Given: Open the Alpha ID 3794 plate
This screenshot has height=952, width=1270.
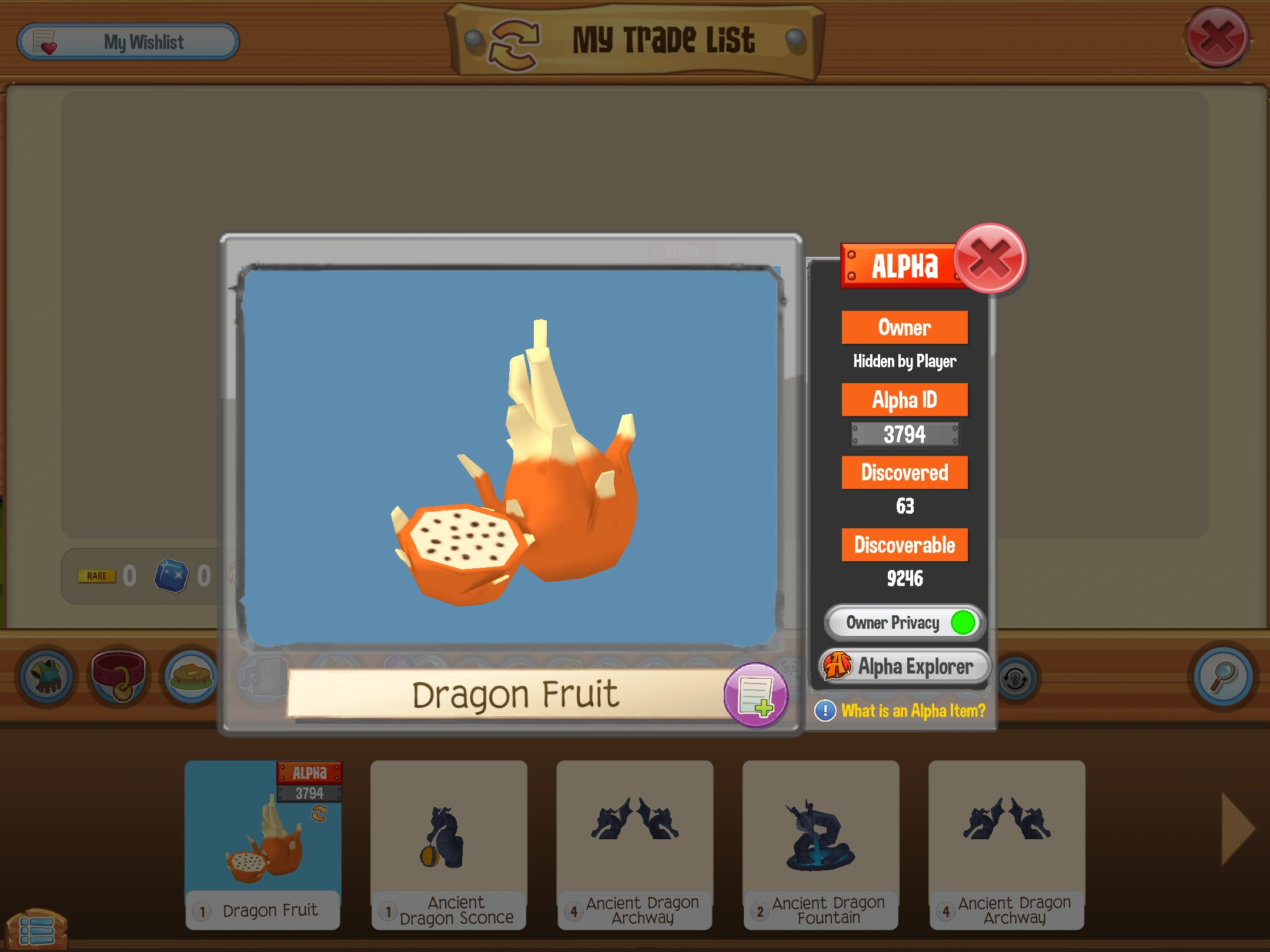Looking at the screenshot, I should (904, 435).
